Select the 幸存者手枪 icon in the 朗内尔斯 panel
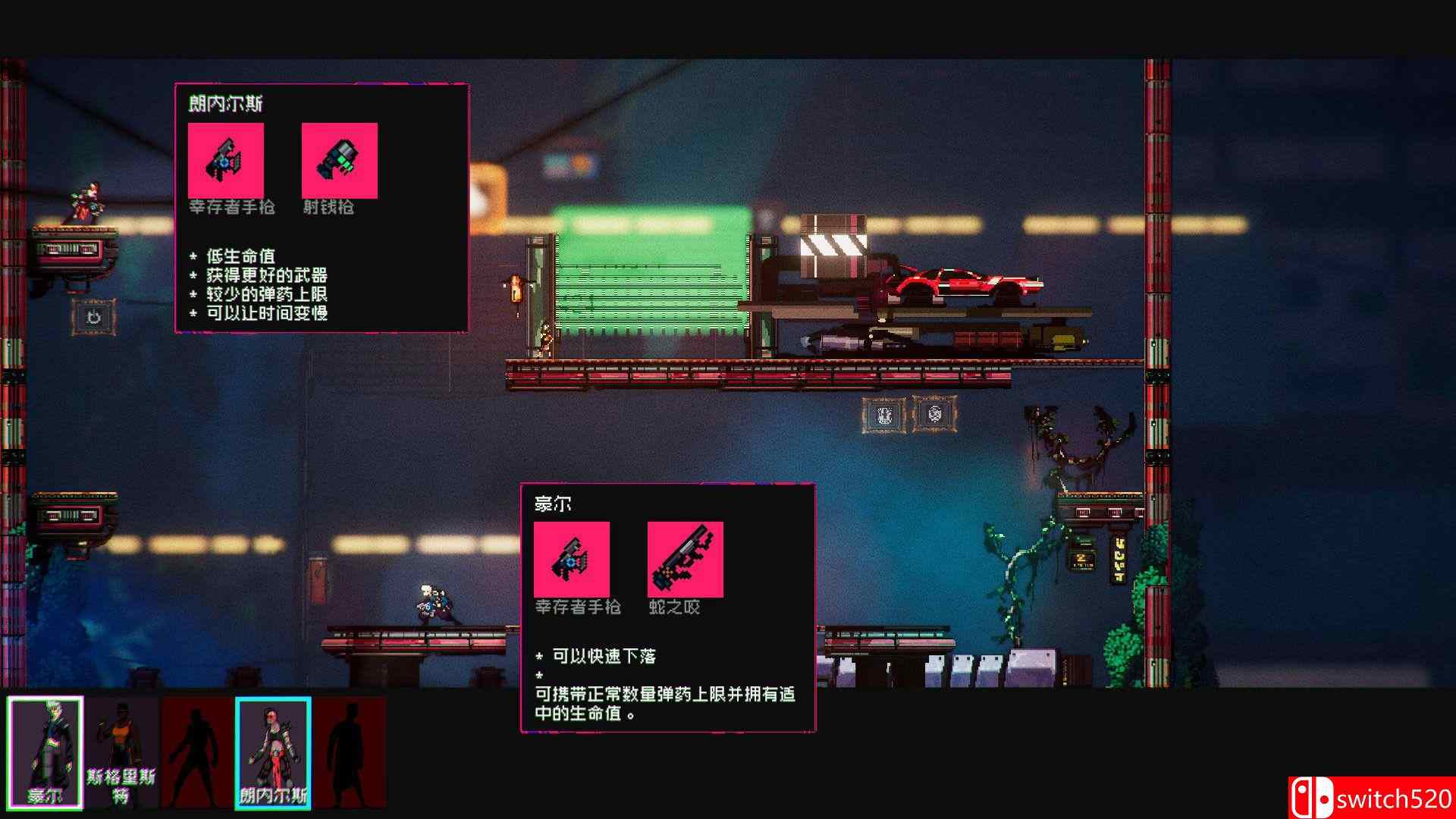Screen dimensions: 1456x819 click(226, 161)
